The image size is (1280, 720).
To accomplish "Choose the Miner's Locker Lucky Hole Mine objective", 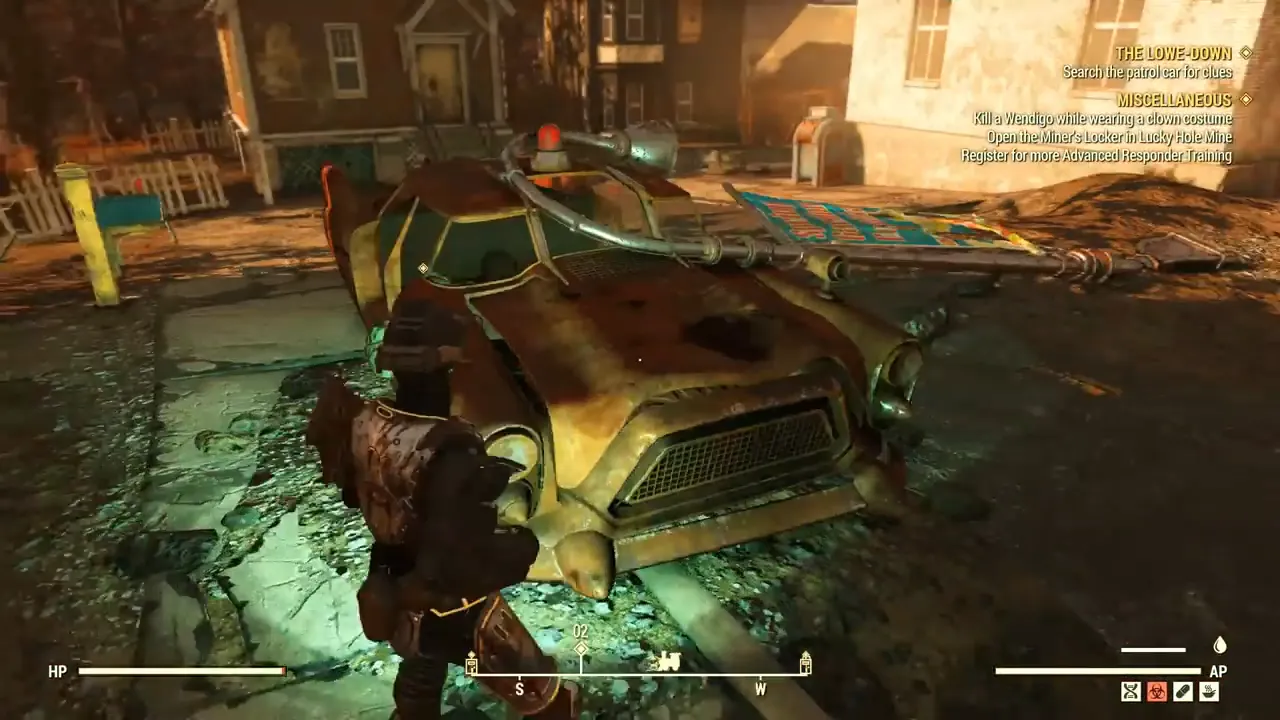I will point(1109,137).
